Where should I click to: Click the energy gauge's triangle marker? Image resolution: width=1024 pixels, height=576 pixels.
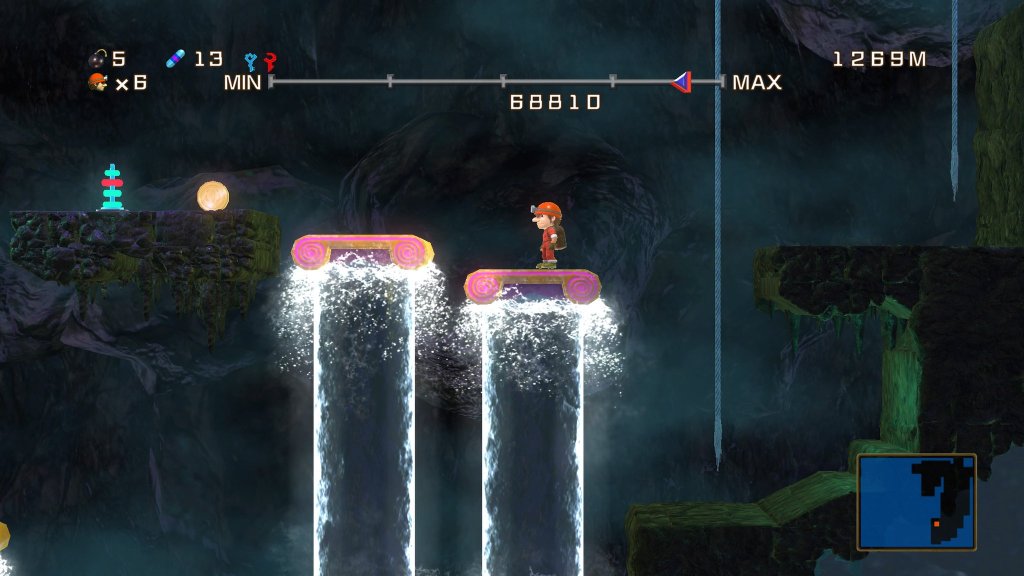pos(682,81)
